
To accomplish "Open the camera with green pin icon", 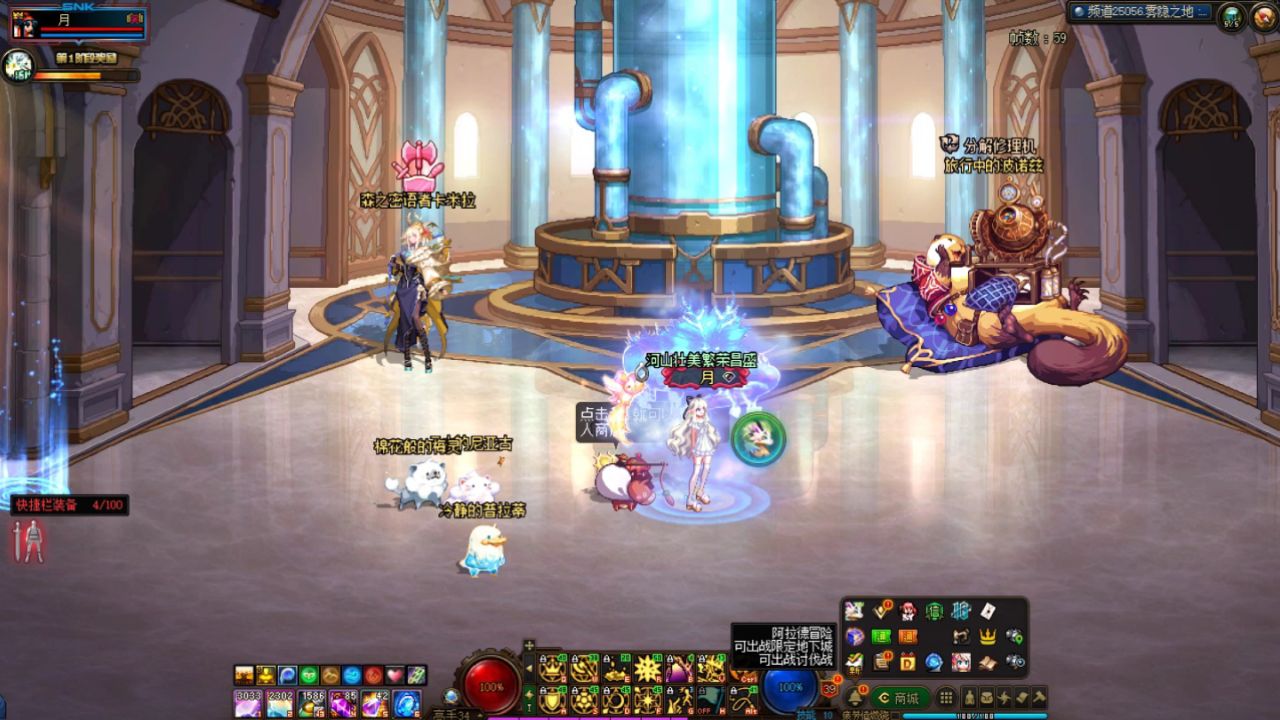I will click(x=1015, y=637).
